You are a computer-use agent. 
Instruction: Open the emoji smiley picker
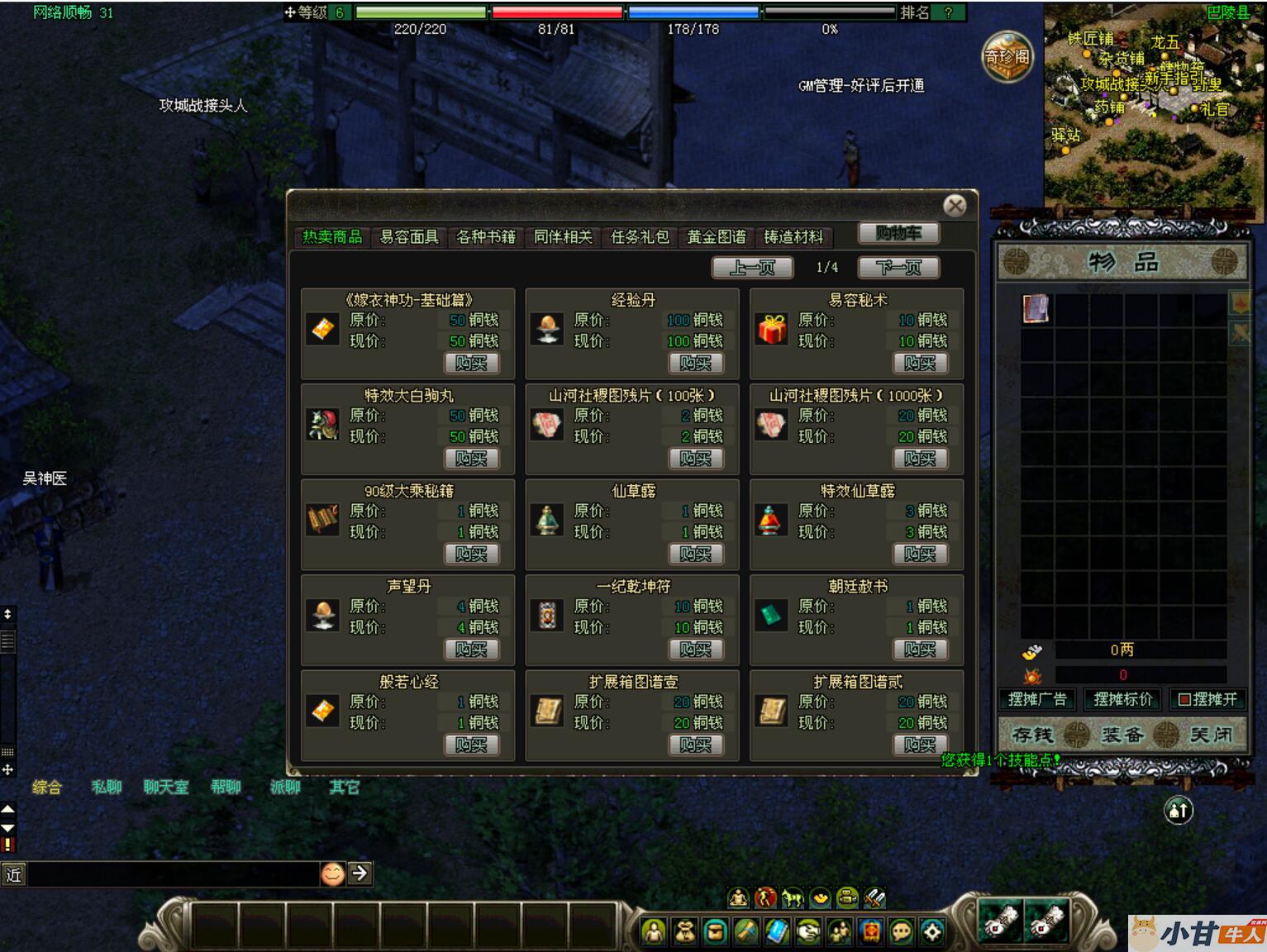click(332, 873)
